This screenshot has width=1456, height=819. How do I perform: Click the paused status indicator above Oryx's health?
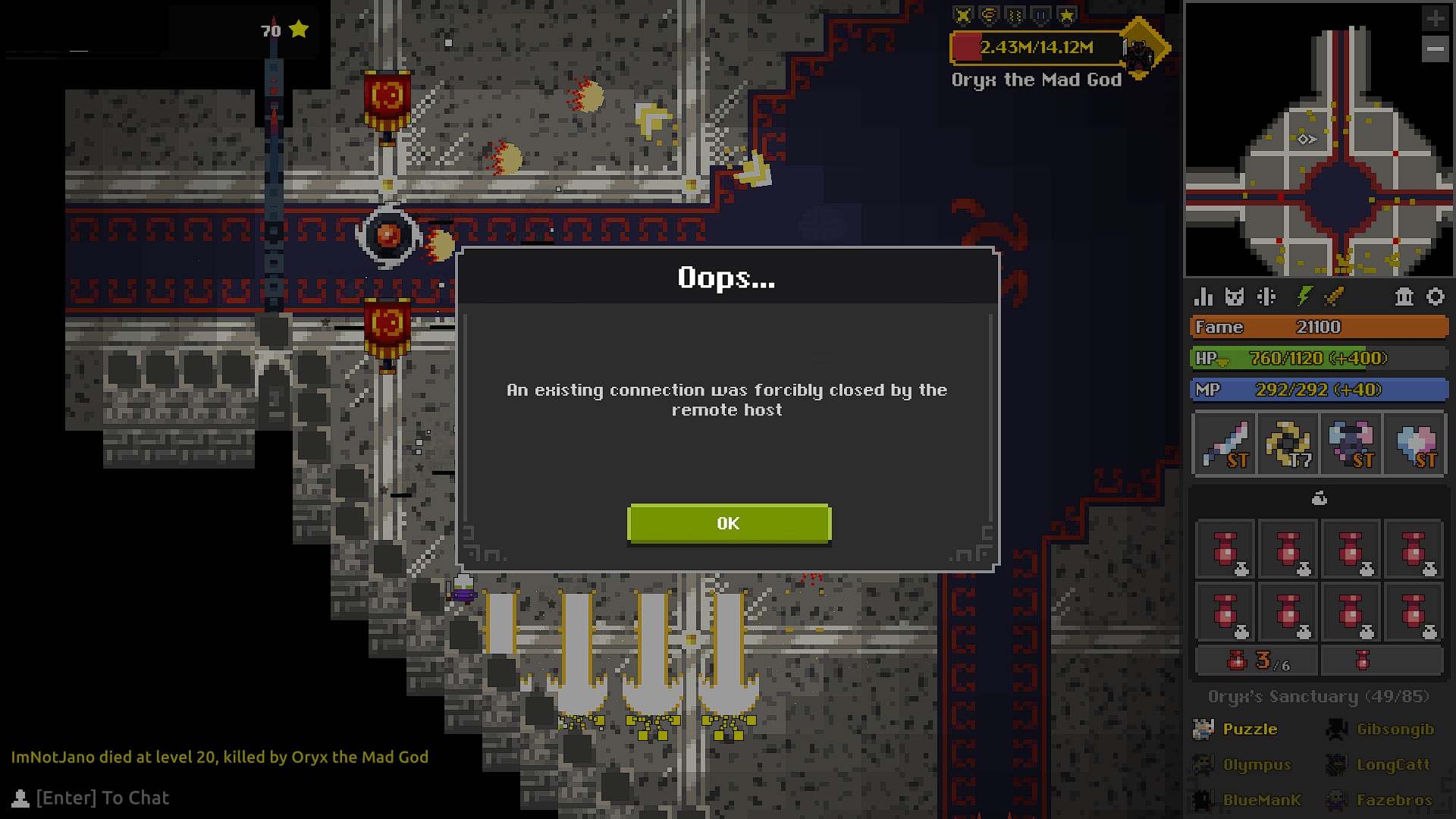[x=1040, y=13]
